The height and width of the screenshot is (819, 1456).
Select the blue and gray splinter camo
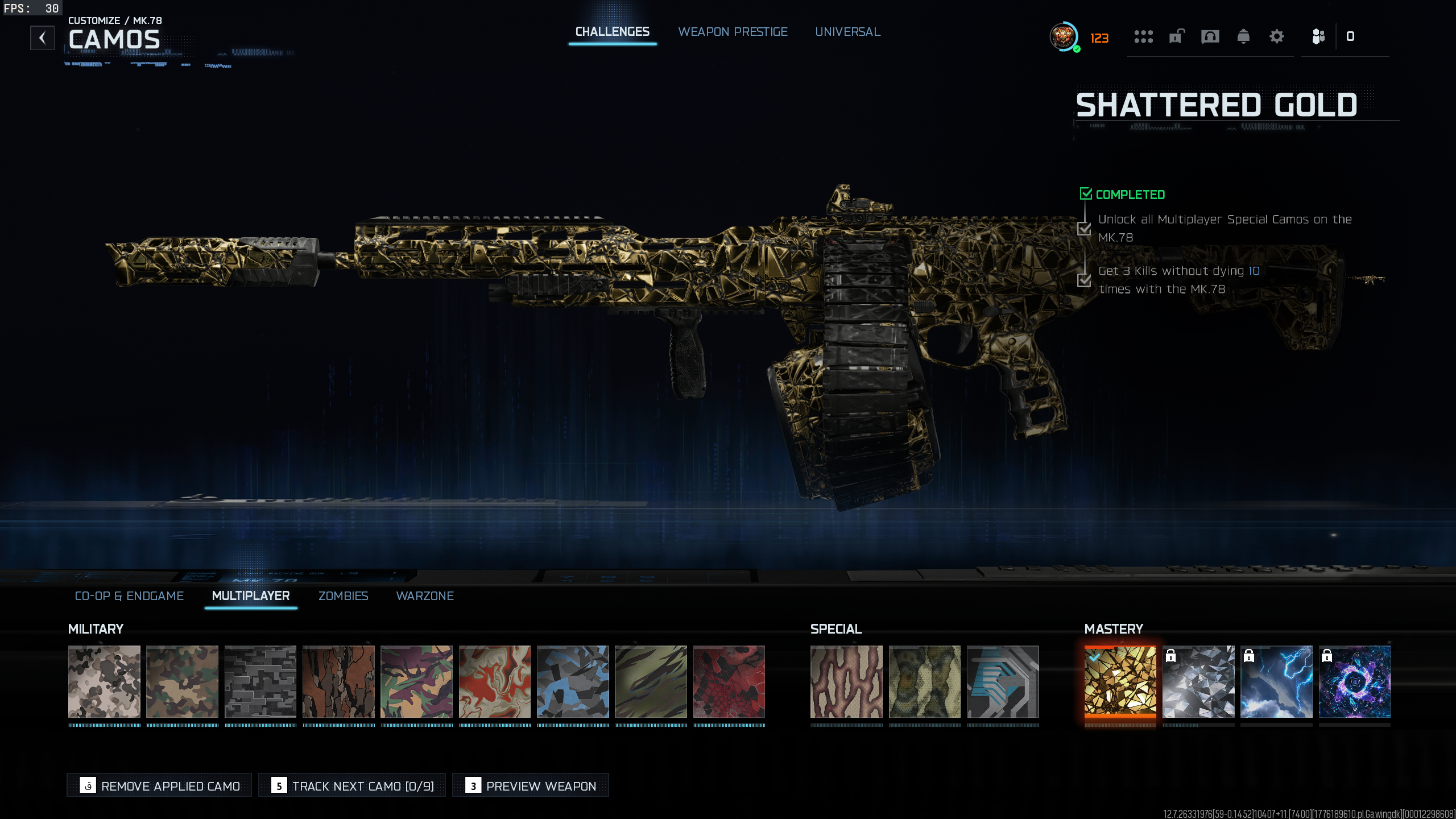573,681
